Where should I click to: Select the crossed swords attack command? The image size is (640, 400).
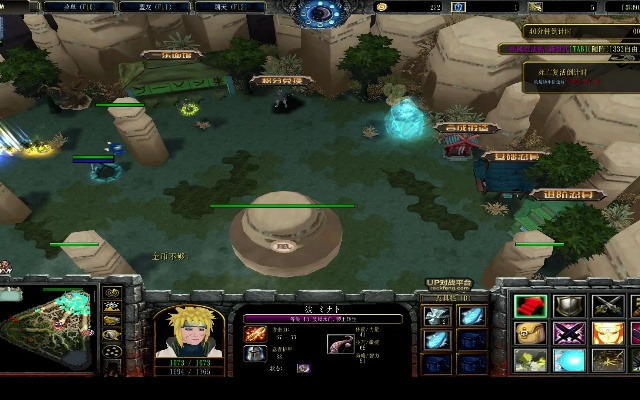(608, 306)
